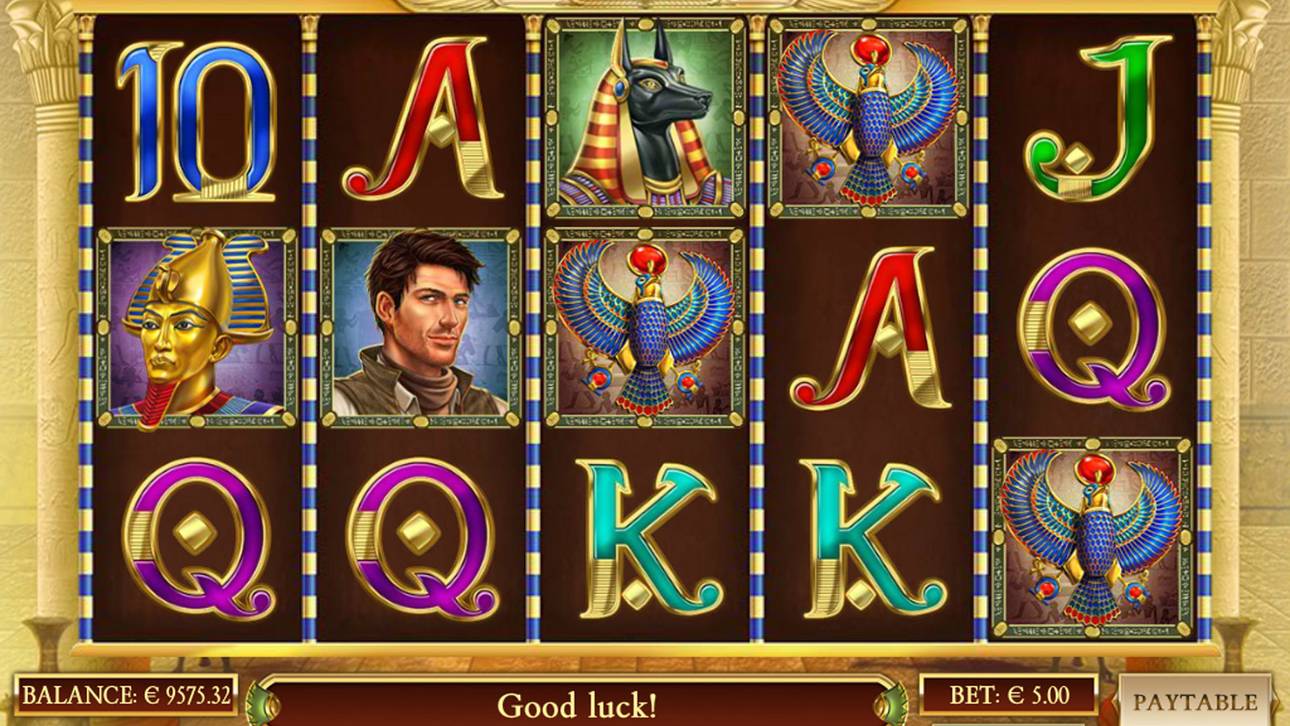Image resolution: width=1290 pixels, height=726 pixels.
Task: Click the red A symbol on reel four
Action: (x=870, y=330)
